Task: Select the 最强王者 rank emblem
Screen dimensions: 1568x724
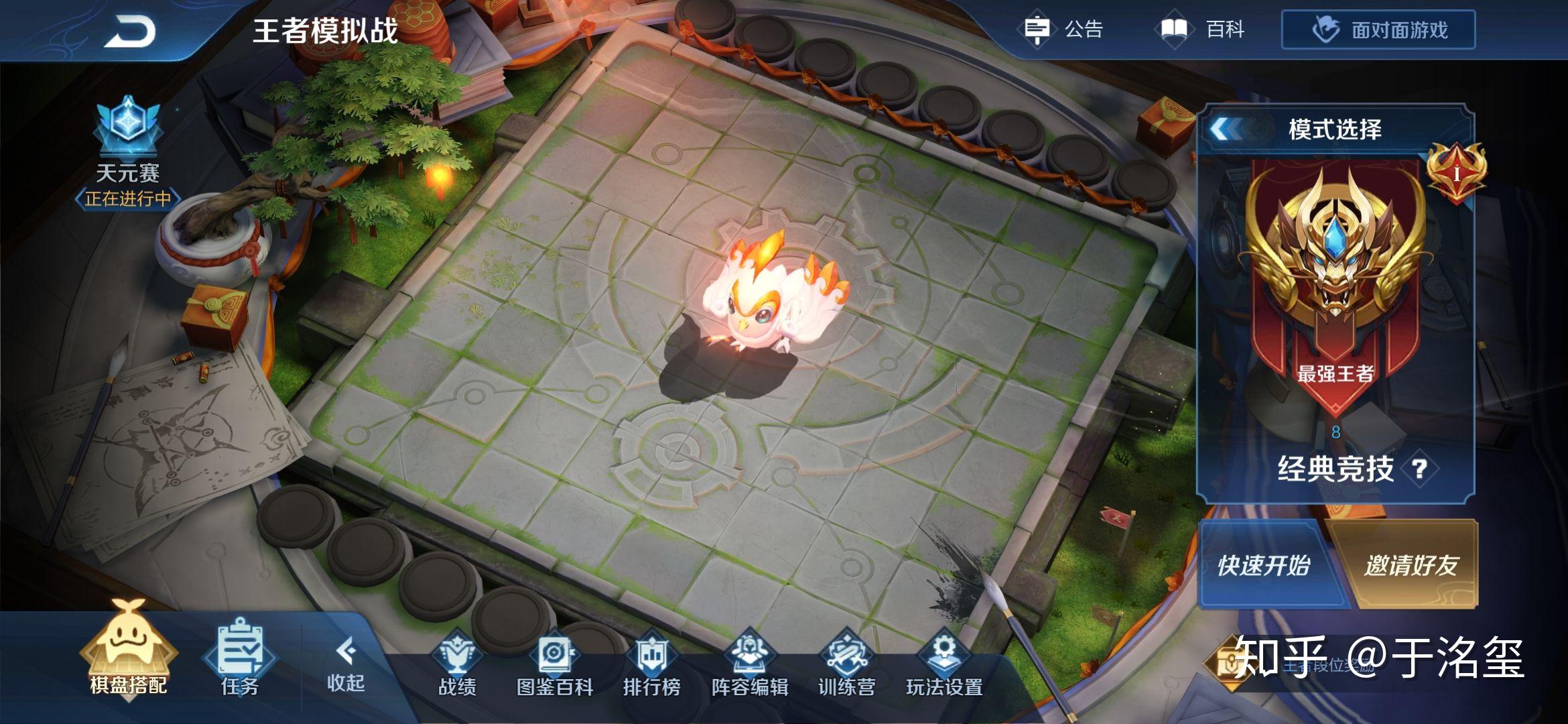Action: click(x=1335, y=268)
